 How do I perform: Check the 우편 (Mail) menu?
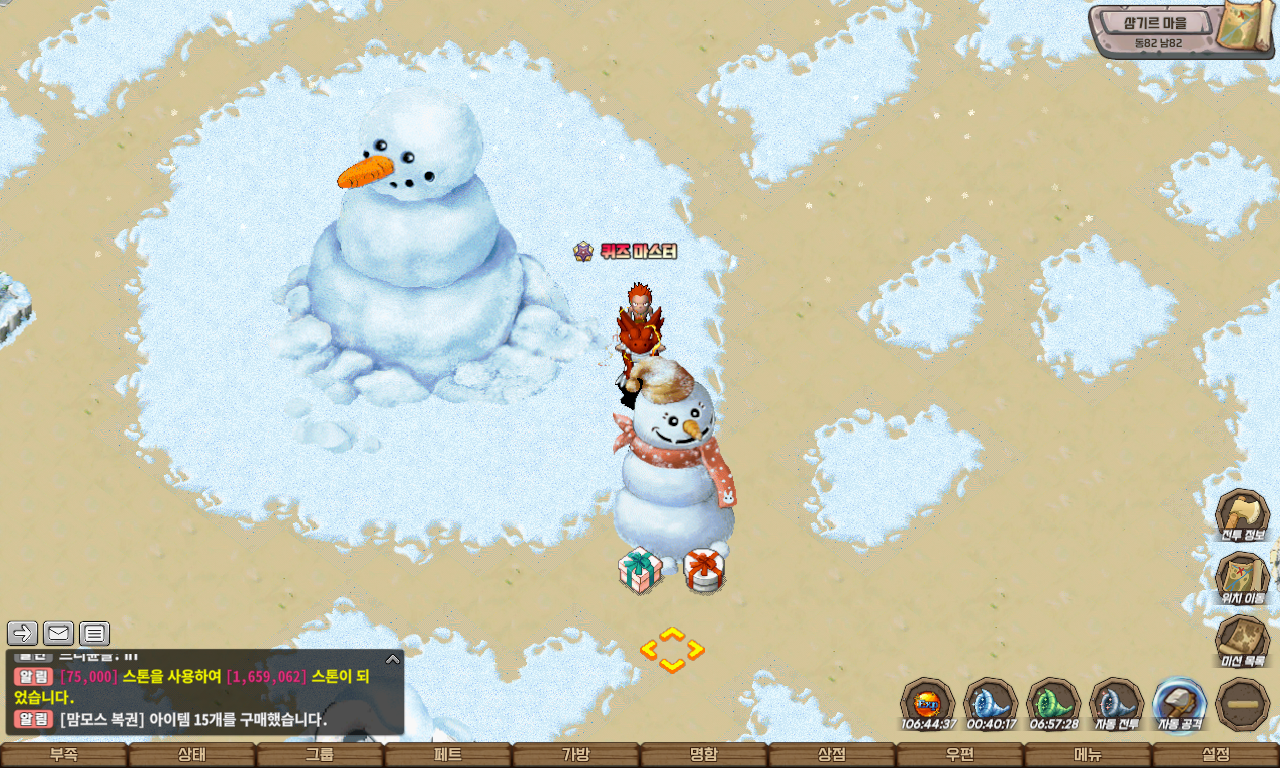click(960, 755)
